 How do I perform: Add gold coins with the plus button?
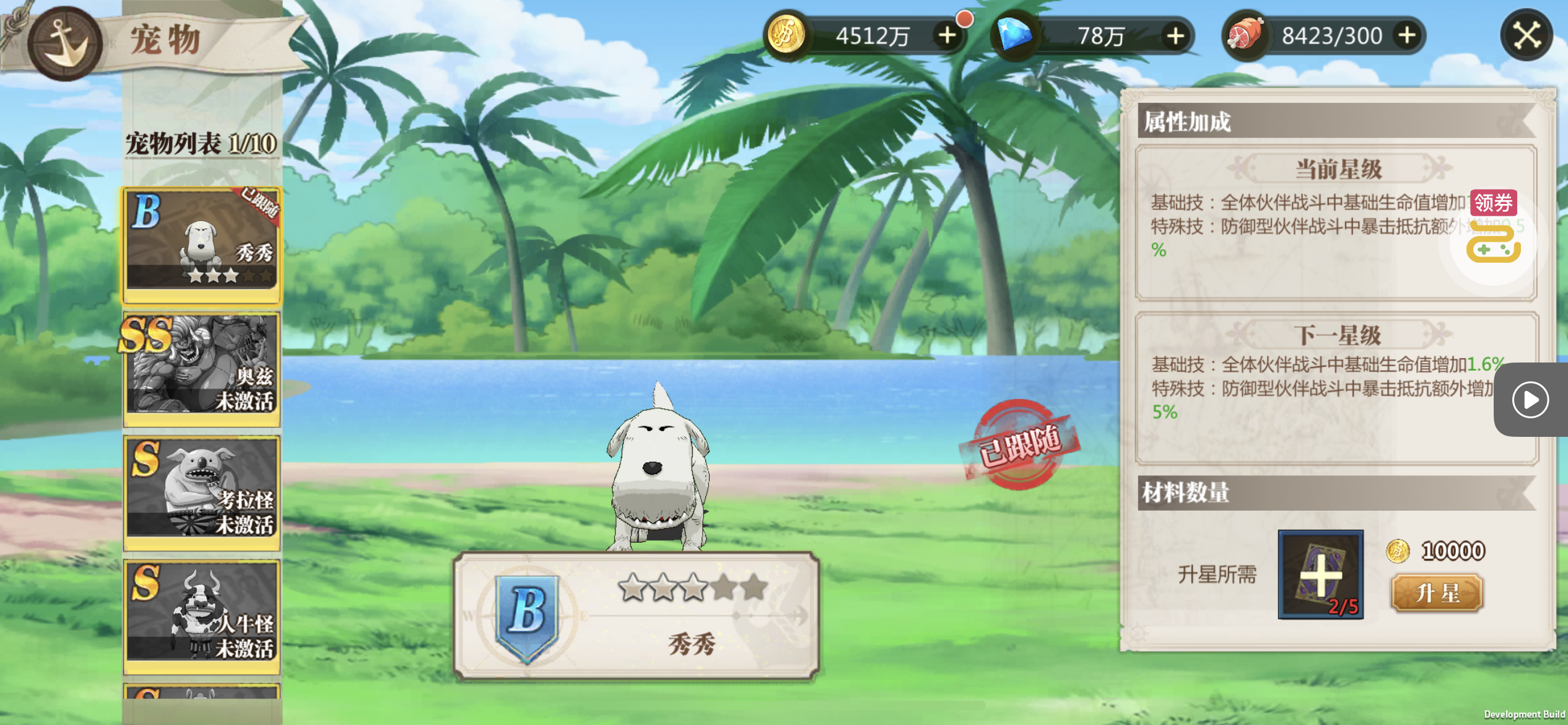pos(947,35)
